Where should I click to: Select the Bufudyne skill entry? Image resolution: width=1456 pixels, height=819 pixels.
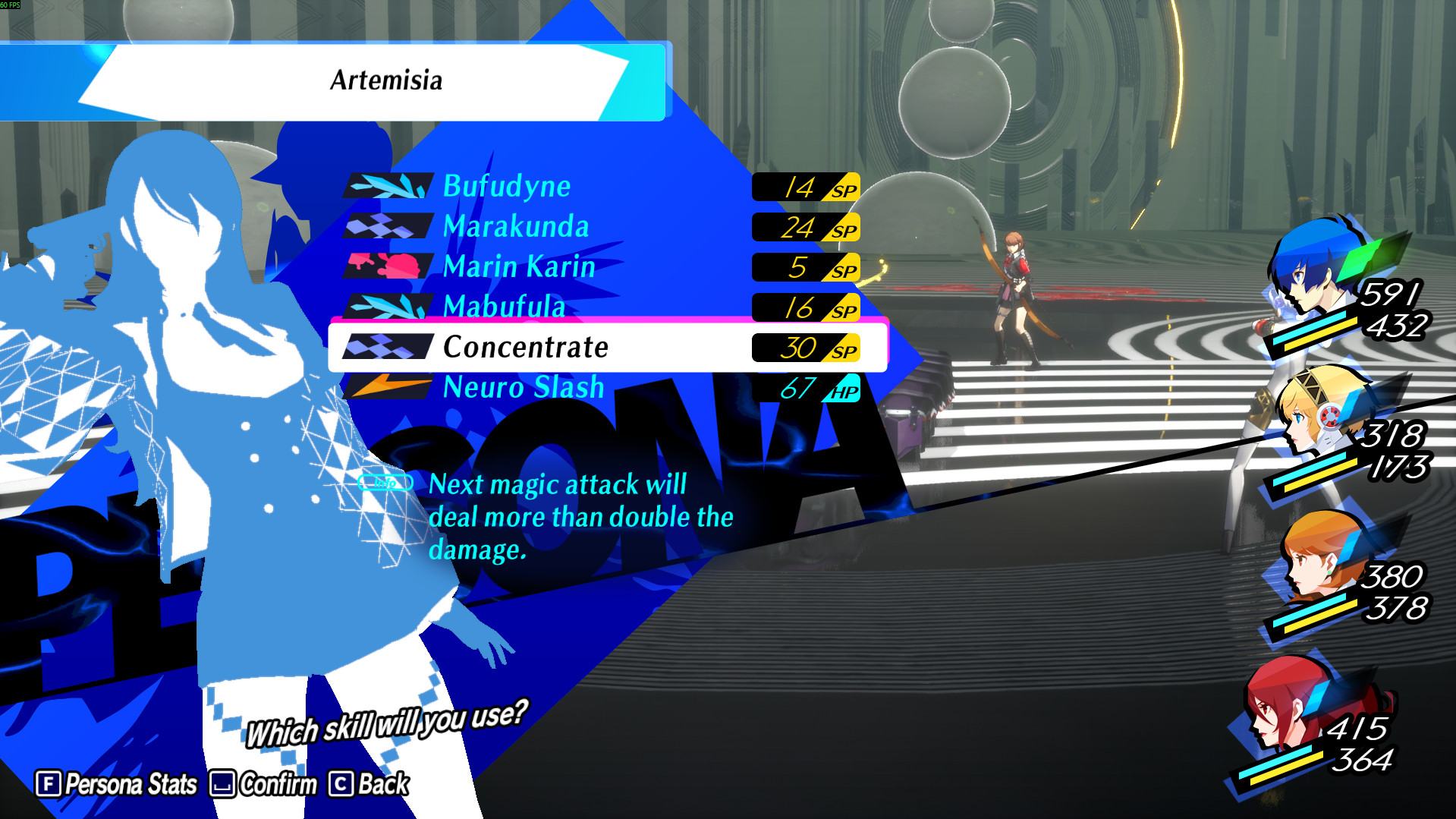click(x=507, y=187)
